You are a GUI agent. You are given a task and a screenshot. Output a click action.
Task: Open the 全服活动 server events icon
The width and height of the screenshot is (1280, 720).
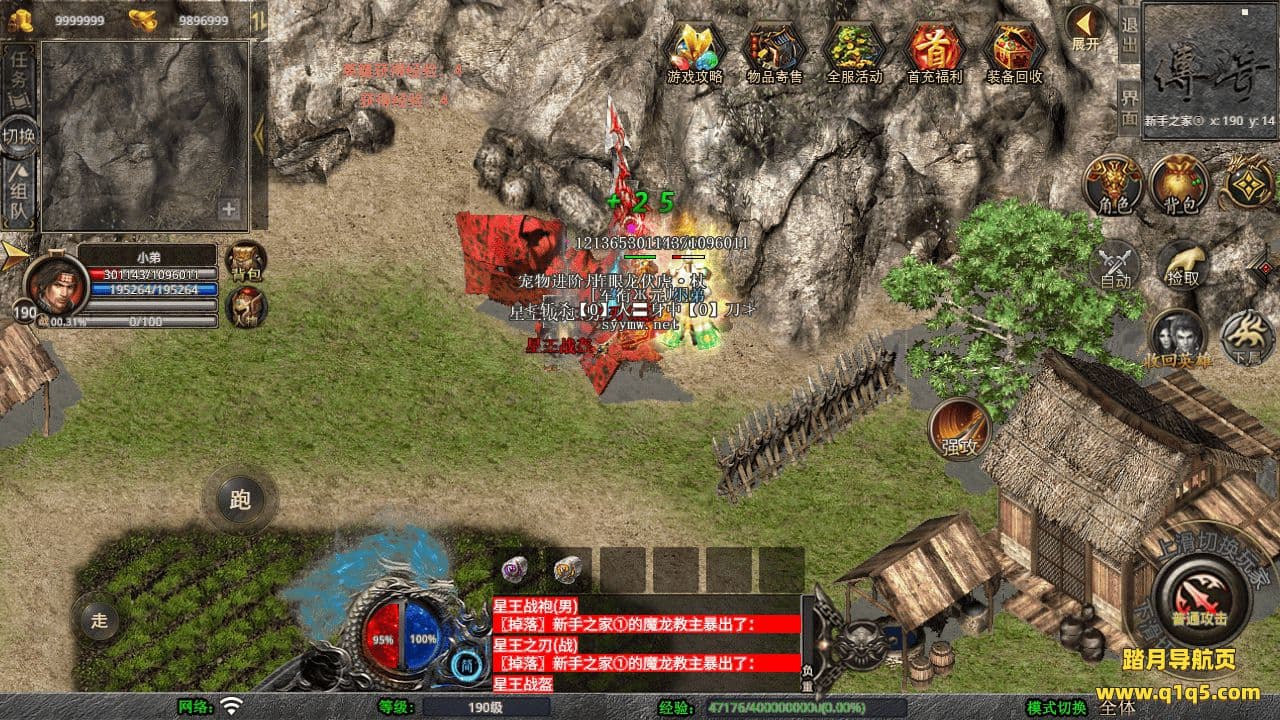tap(854, 48)
